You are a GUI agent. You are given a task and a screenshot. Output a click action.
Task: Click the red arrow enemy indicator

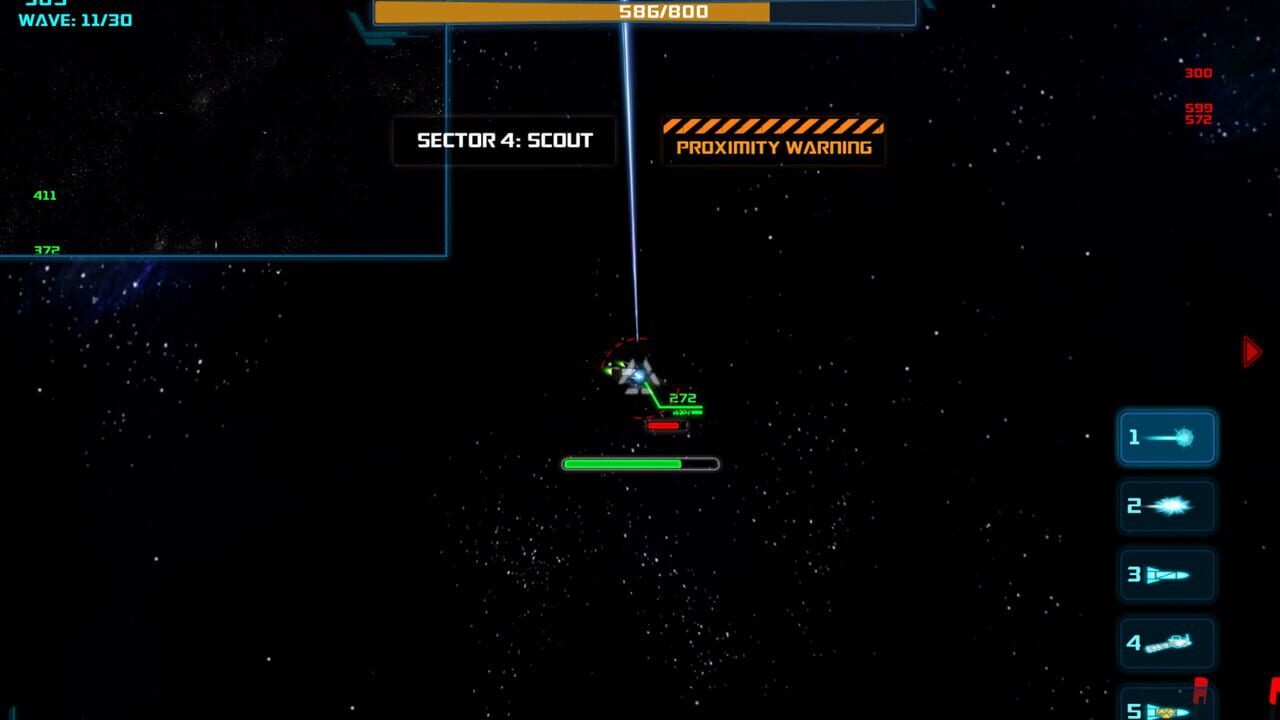tap(1252, 351)
